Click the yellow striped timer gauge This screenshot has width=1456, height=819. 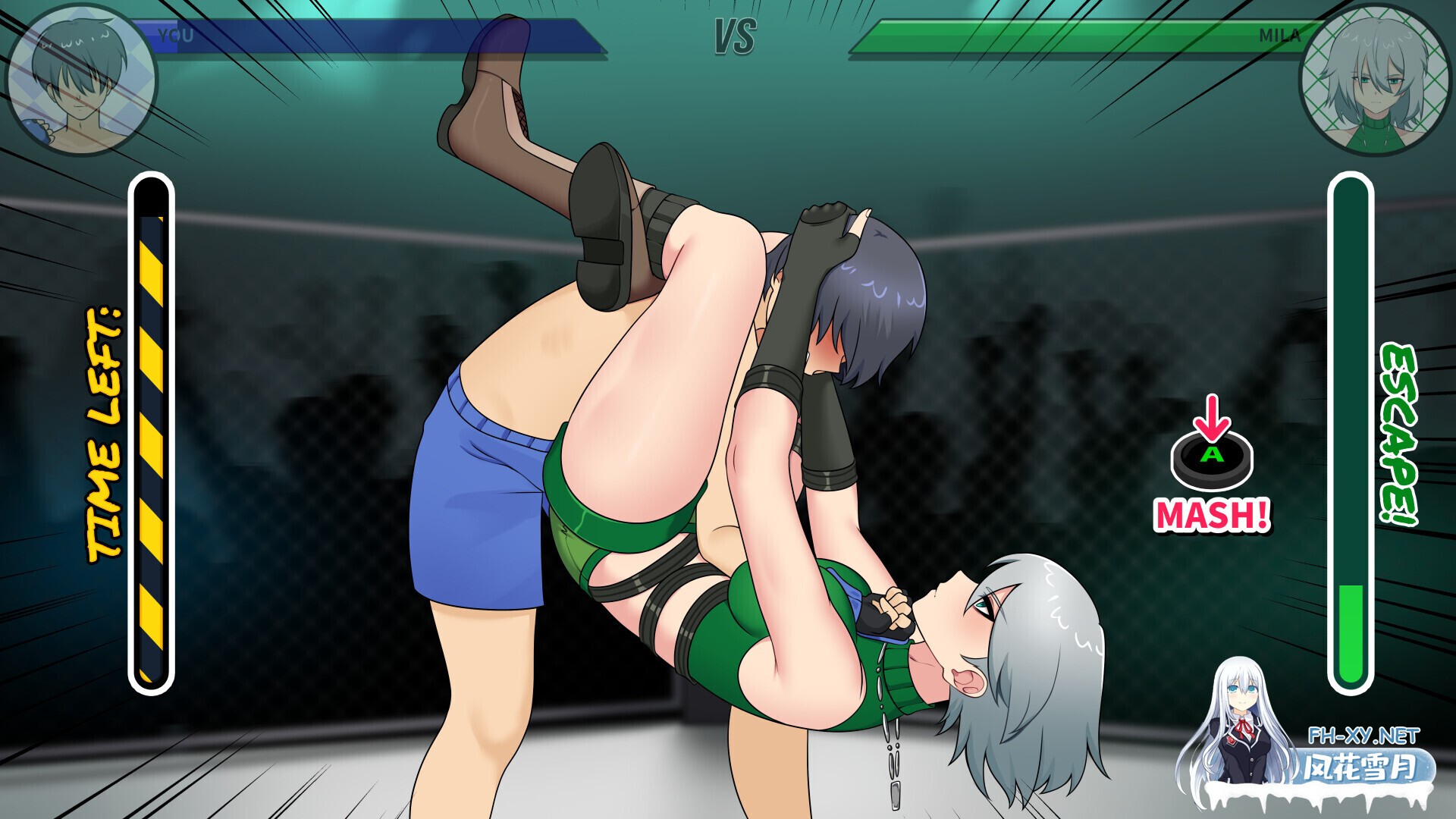(x=150, y=425)
